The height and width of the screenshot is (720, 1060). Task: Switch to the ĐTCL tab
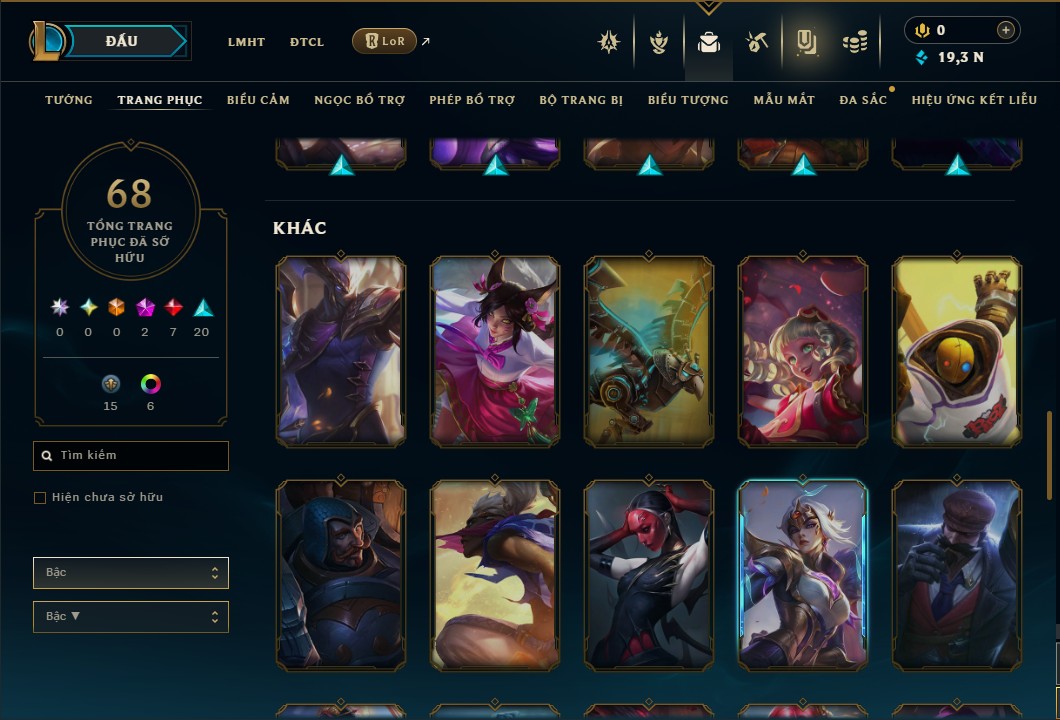click(307, 42)
